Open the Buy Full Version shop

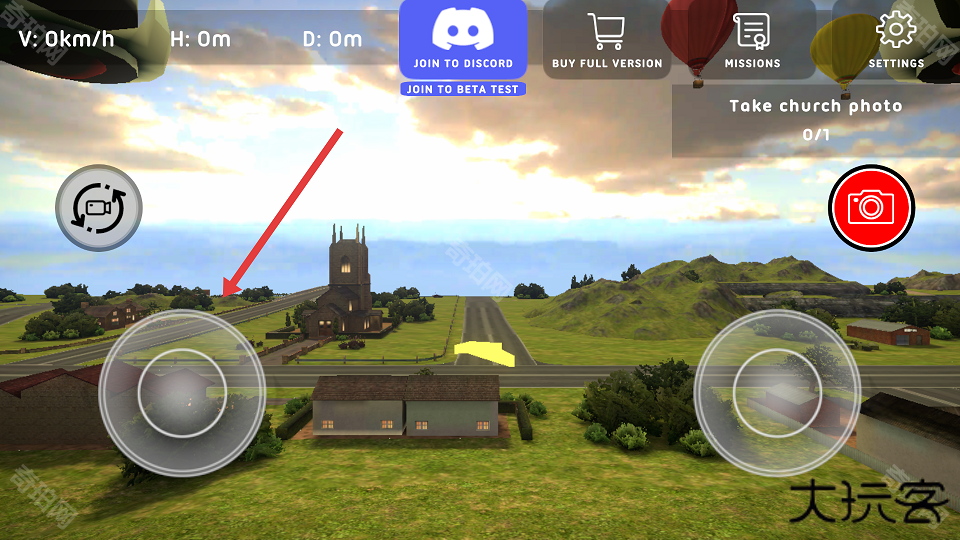[x=607, y=41]
